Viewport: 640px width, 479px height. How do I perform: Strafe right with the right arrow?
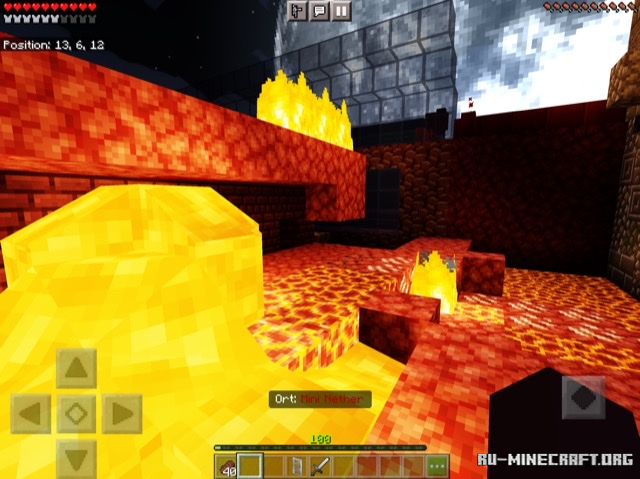(122, 413)
